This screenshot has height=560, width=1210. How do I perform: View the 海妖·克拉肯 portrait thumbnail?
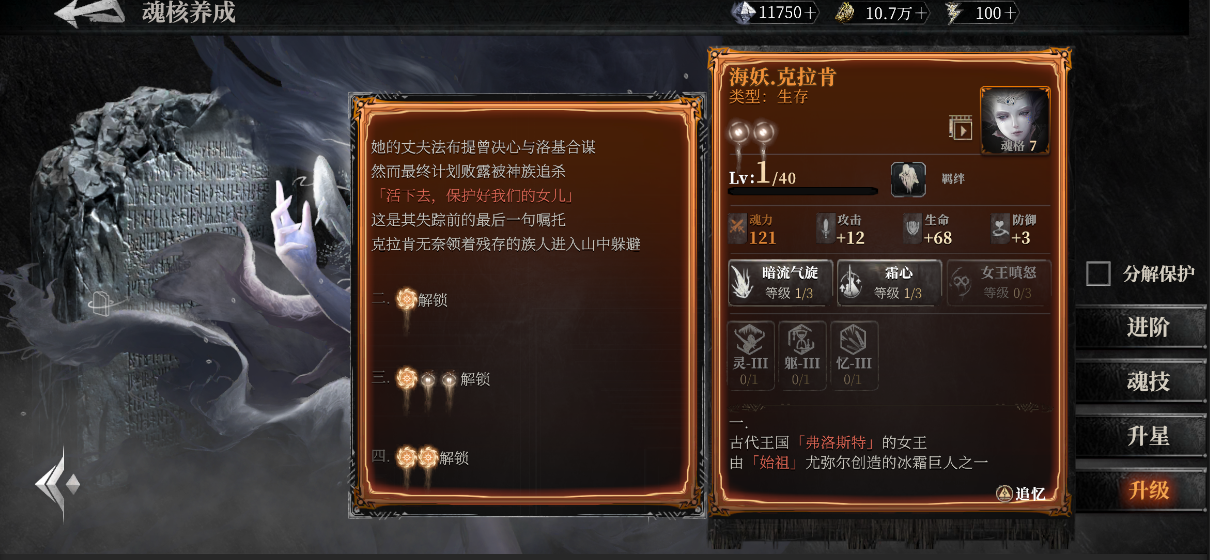[x=1014, y=121]
